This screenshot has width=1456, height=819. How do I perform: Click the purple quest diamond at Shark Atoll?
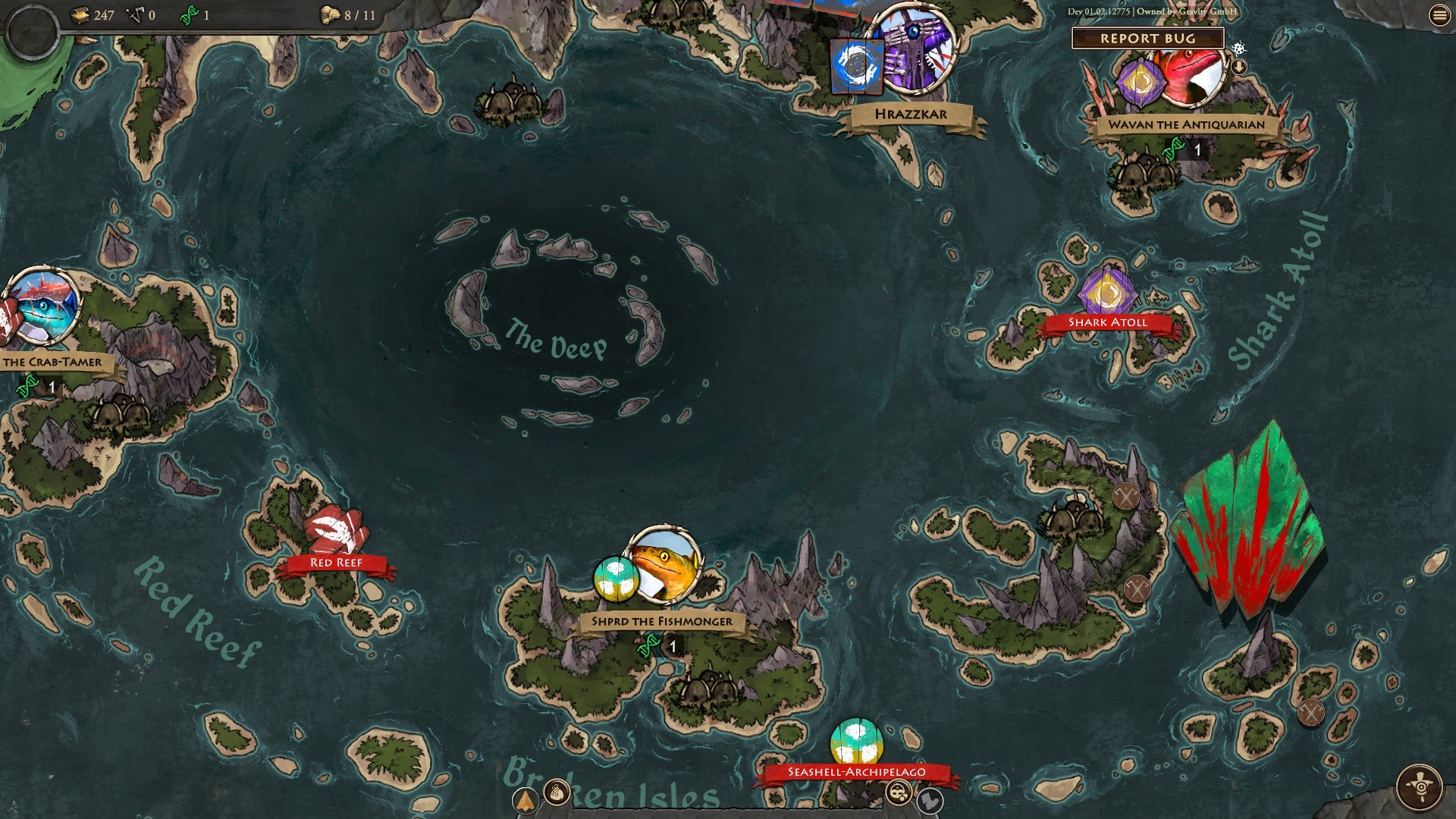tap(1106, 291)
